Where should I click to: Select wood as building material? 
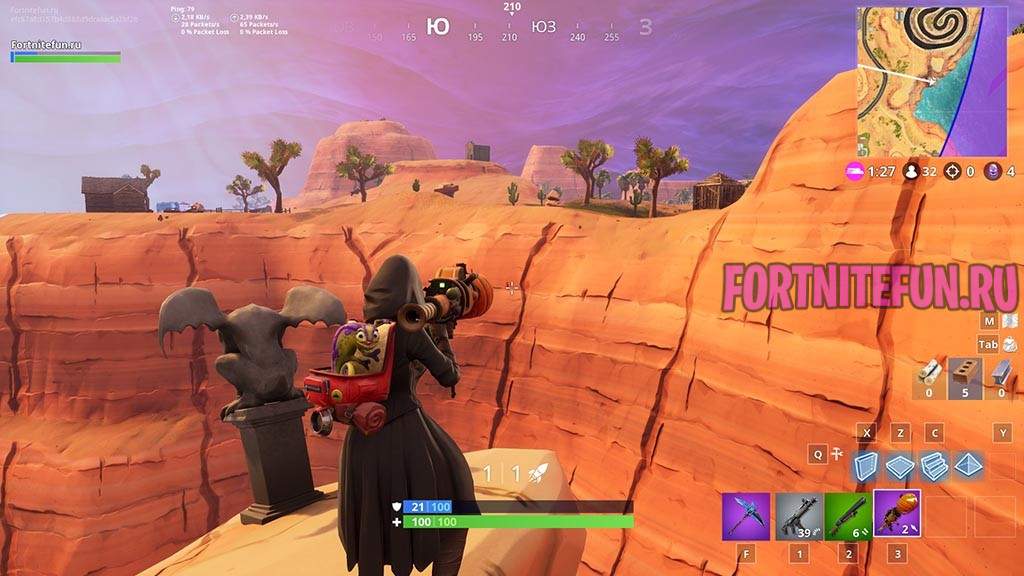tap(929, 372)
